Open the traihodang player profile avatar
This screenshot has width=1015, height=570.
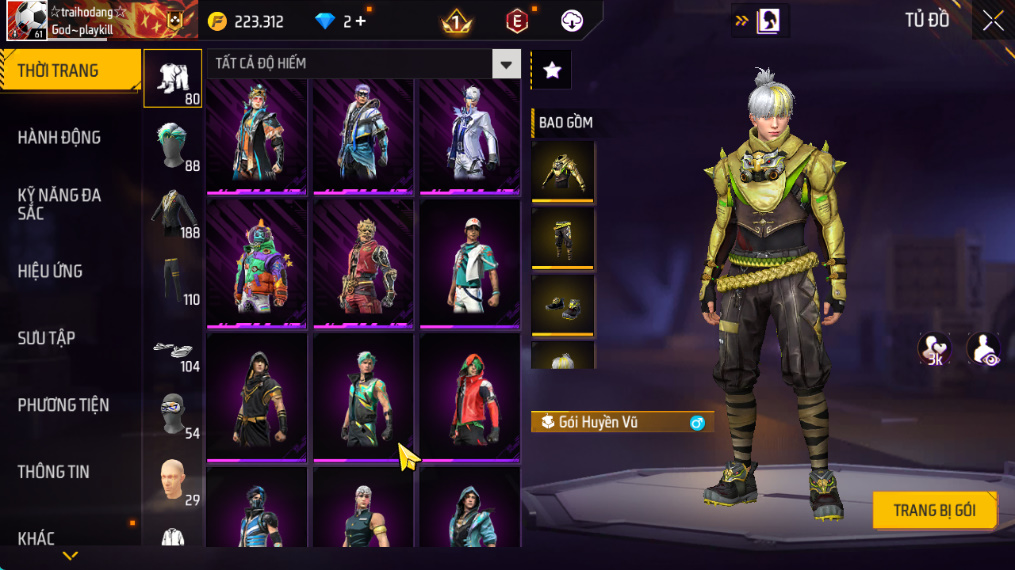coord(25,20)
